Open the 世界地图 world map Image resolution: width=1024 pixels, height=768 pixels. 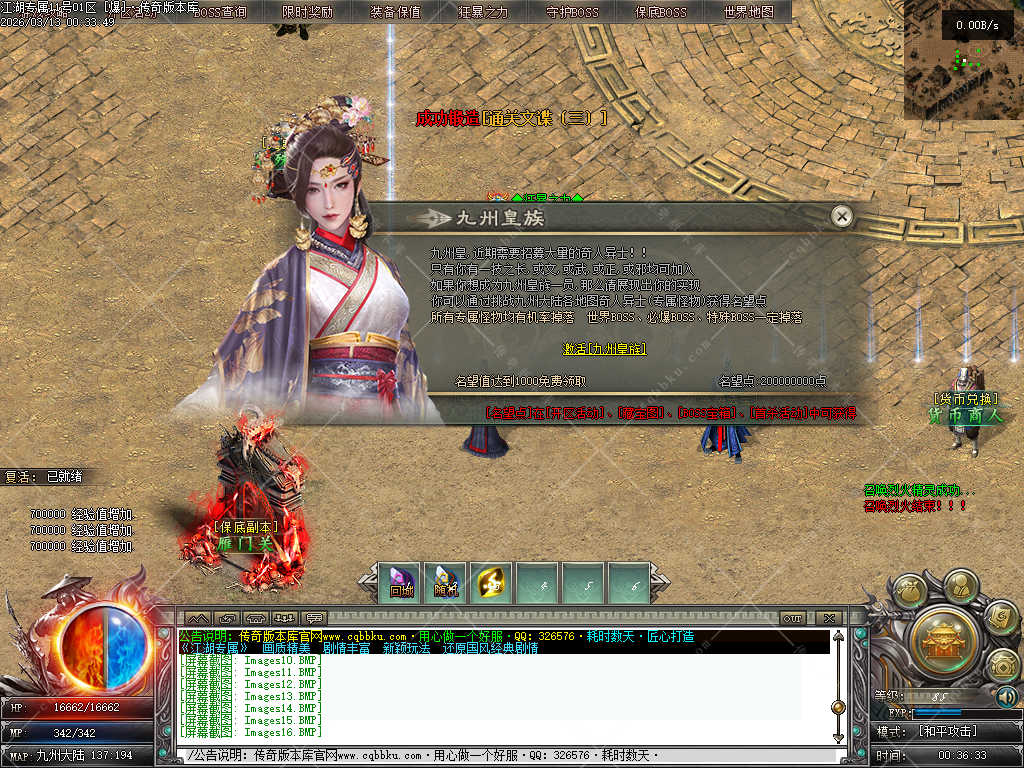tap(748, 12)
